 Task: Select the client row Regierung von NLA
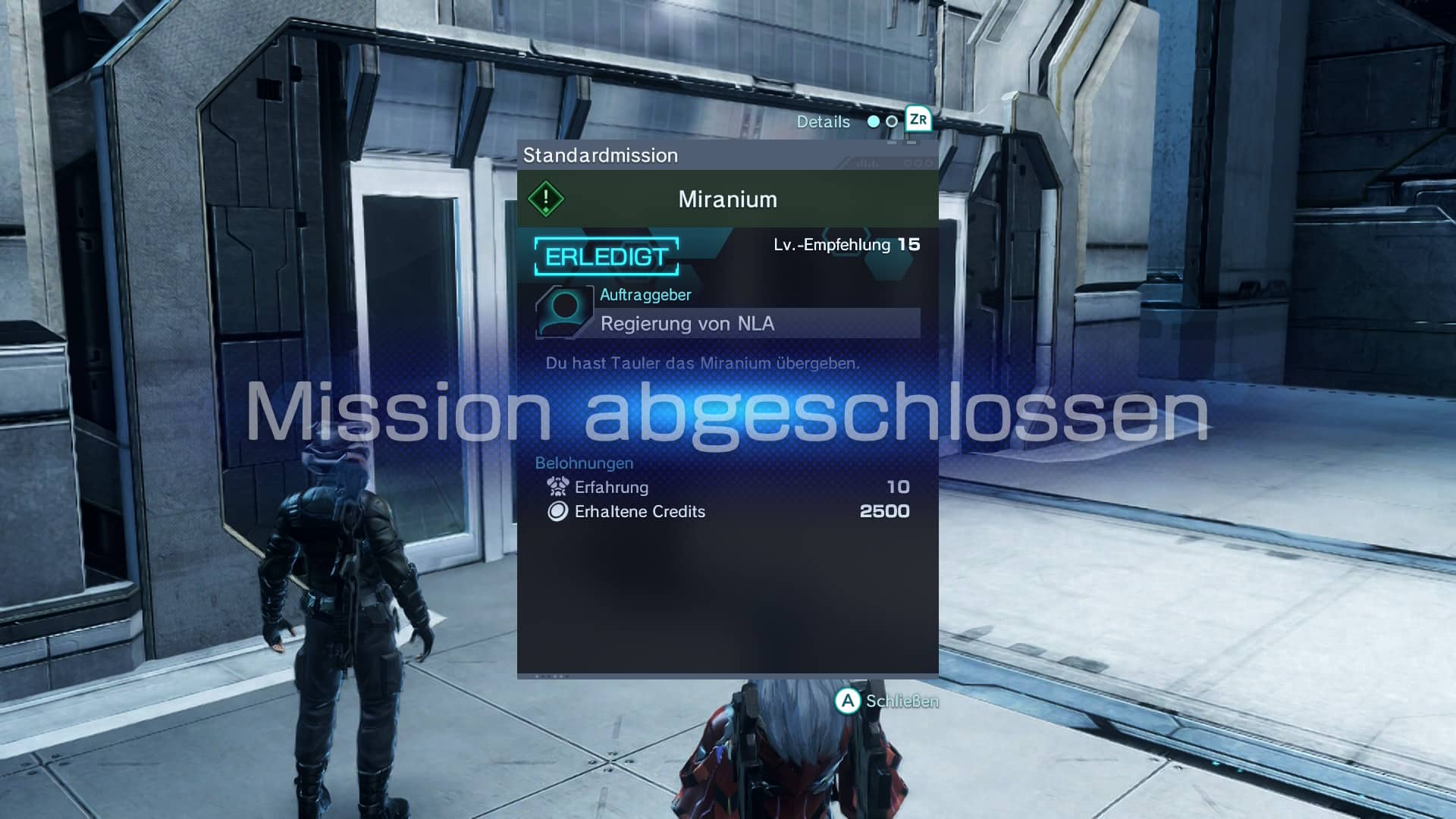point(758,324)
